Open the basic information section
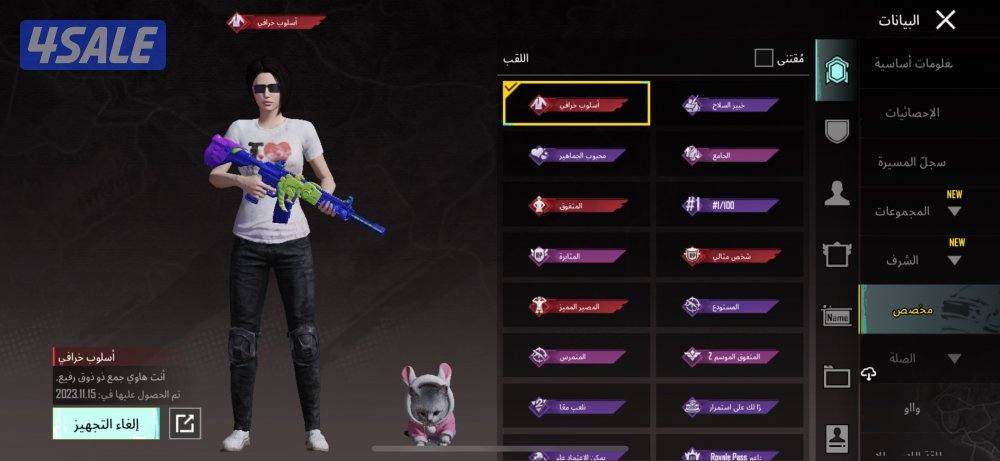This screenshot has height=461, width=1000. coord(914,64)
